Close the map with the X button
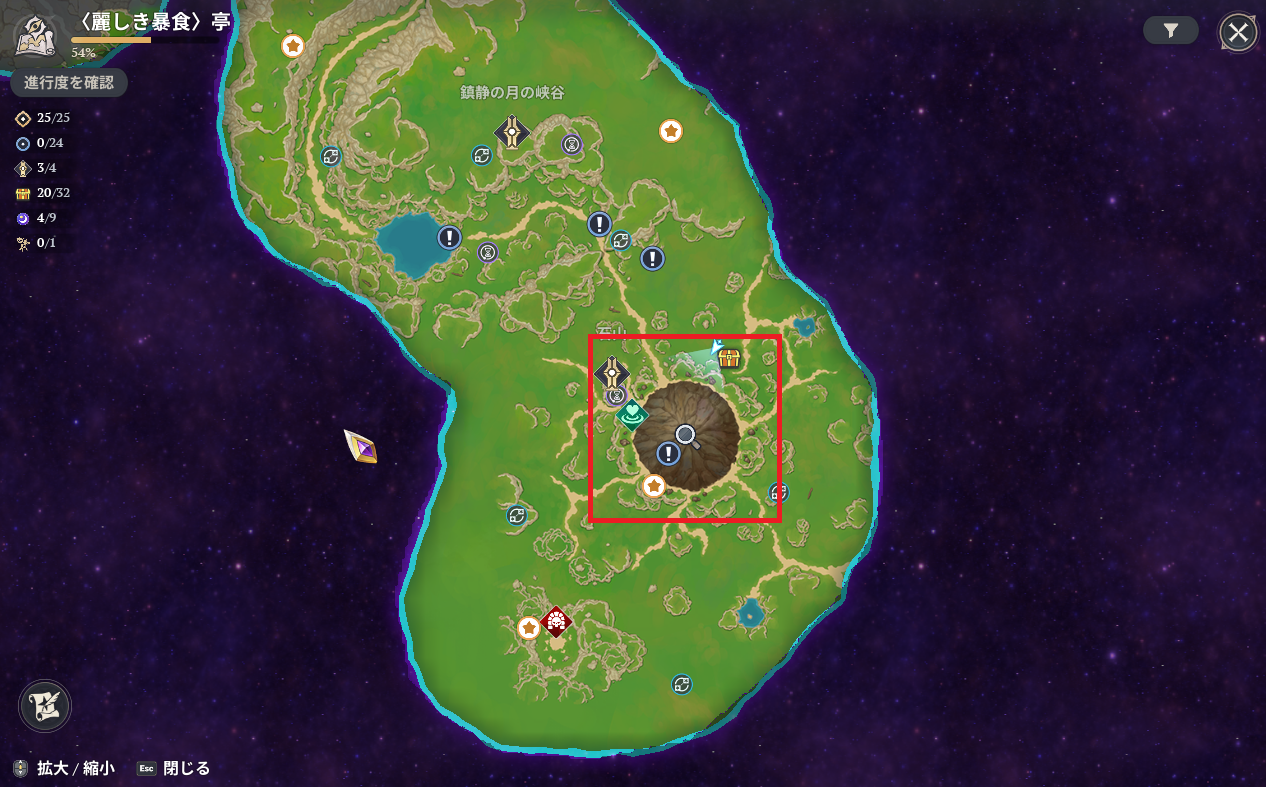1266x787 pixels. coord(1238,32)
